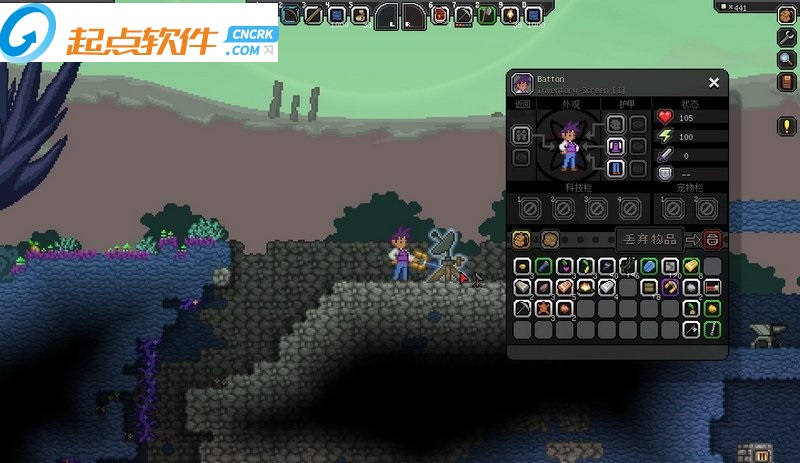Select the torch in hotbar slot 9
800x463 pixels.
pyautogui.click(x=510, y=14)
